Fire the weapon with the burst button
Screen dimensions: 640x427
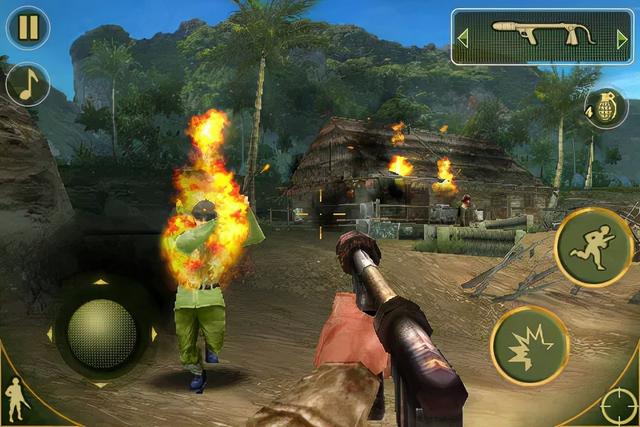(x=529, y=346)
